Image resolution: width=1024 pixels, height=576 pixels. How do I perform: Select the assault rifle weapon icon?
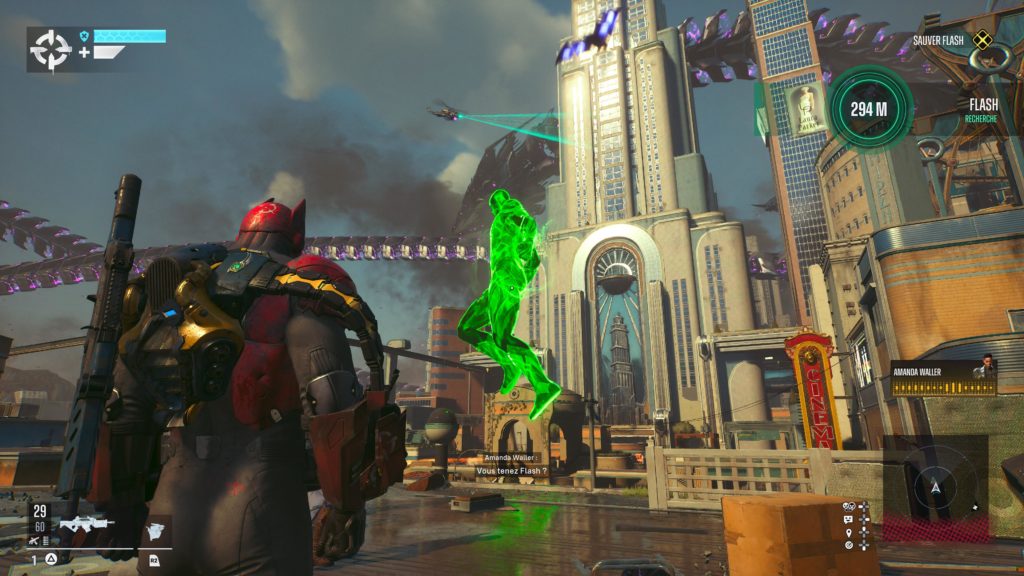pos(86,523)
